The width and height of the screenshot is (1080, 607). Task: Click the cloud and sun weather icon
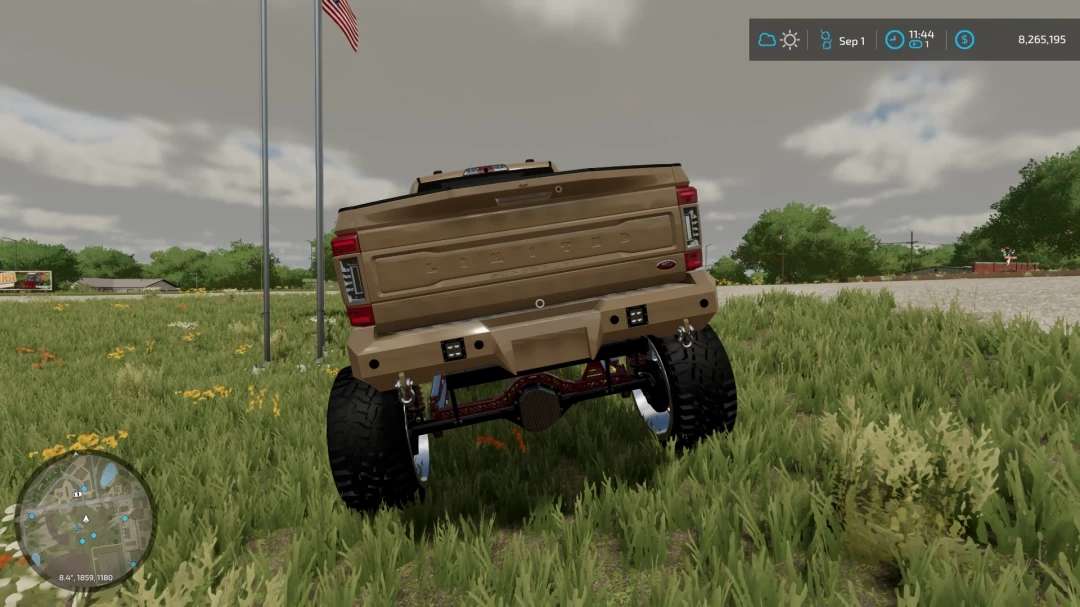(779, 40)
